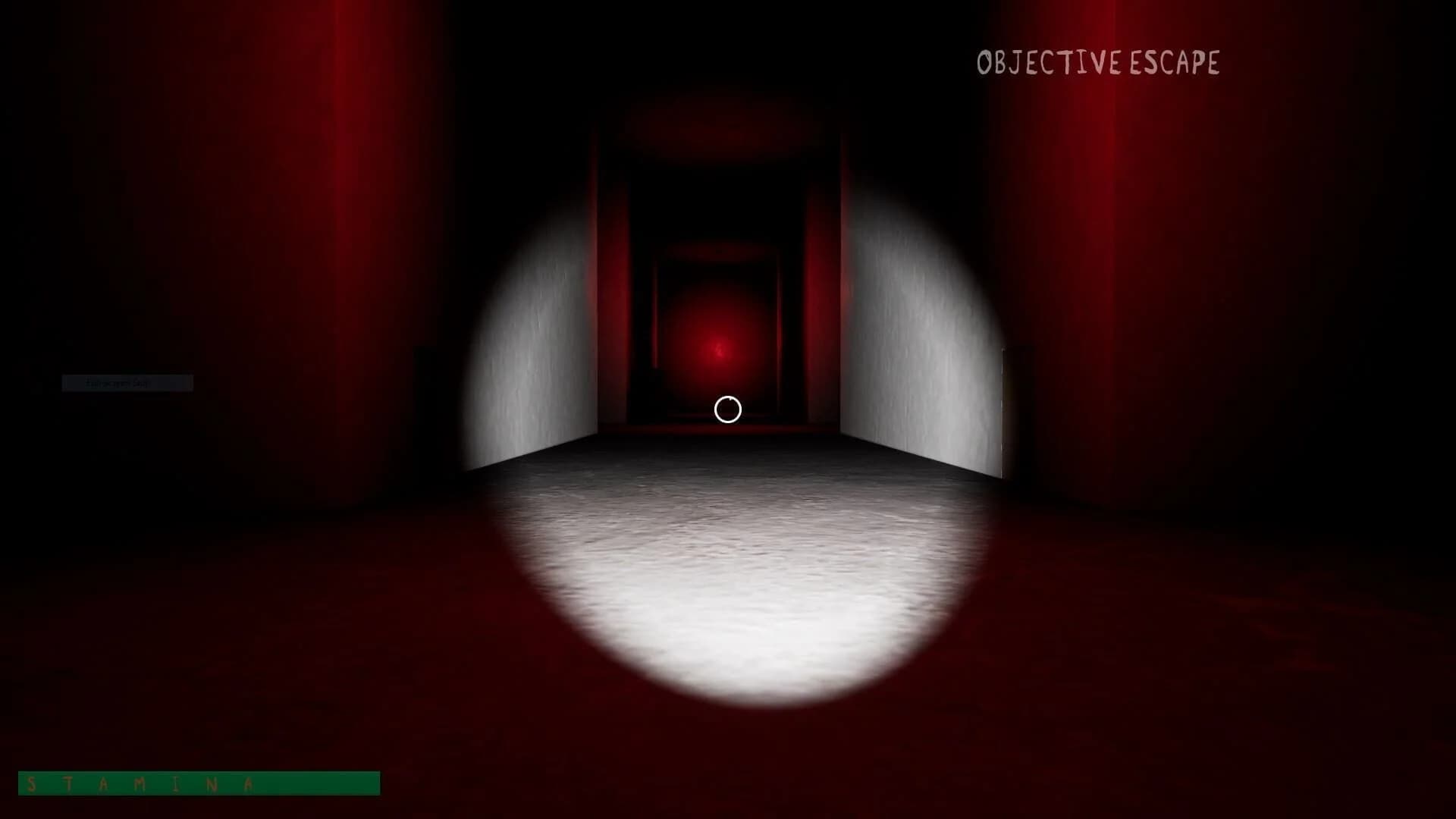
Task: Click the faint interaction prompt box
Action: [127, 383]
